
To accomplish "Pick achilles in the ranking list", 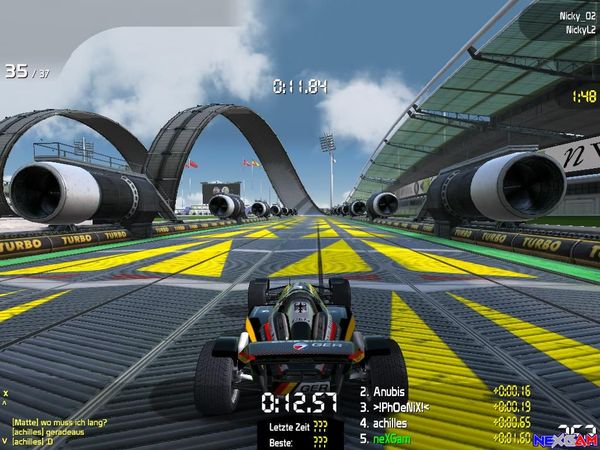I will pos(395,423).
